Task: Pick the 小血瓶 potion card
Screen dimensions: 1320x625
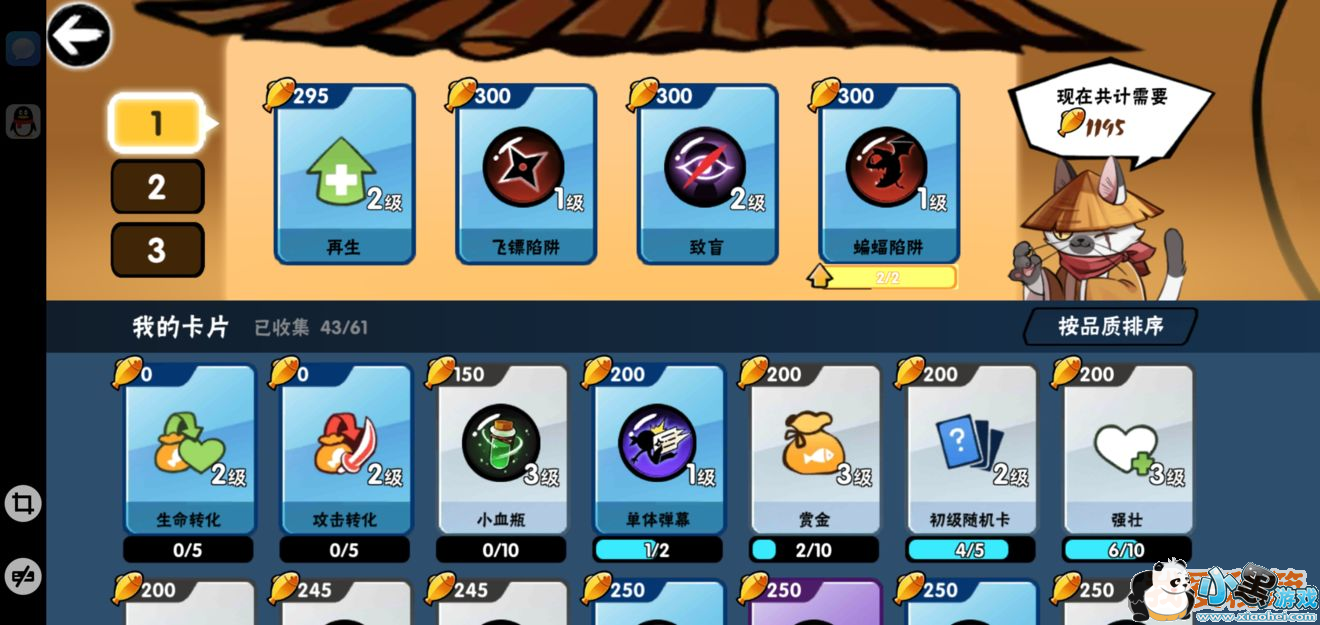Action: 501,450
